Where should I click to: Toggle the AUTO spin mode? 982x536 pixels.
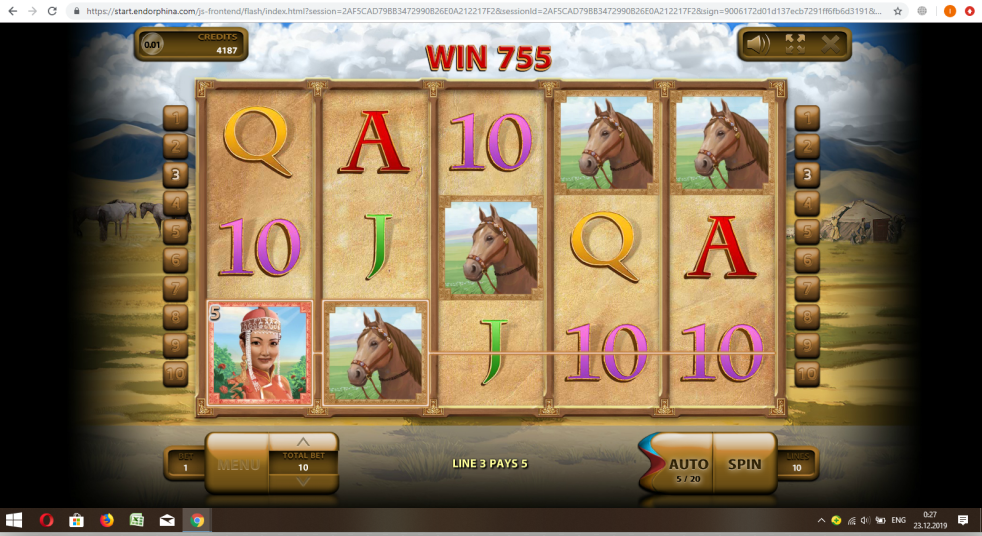(686, 464)
